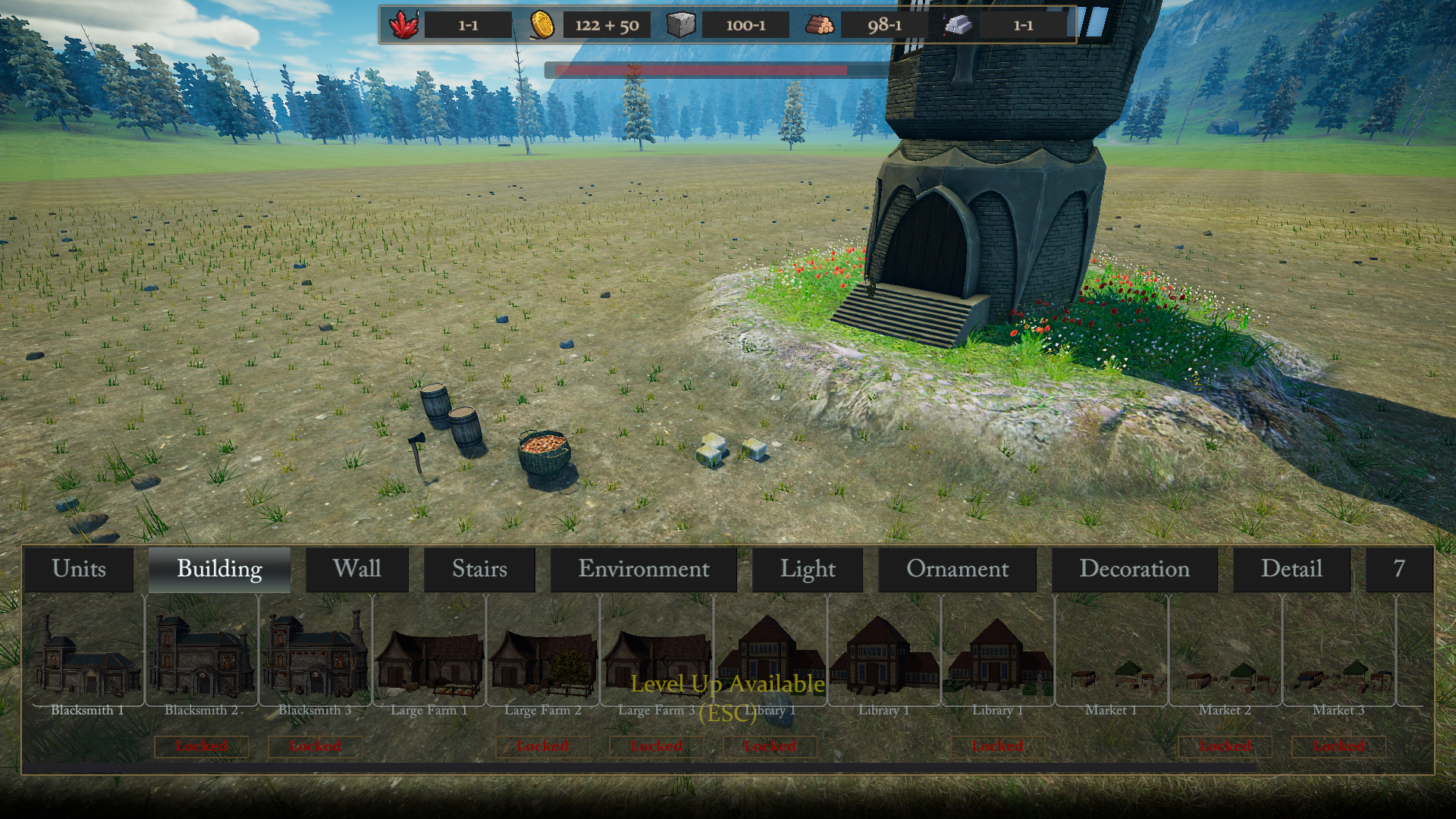This screenshot has height=819, width=1456.
Task: Choose the Blacksmith 3 building
Action: point(315,656)
